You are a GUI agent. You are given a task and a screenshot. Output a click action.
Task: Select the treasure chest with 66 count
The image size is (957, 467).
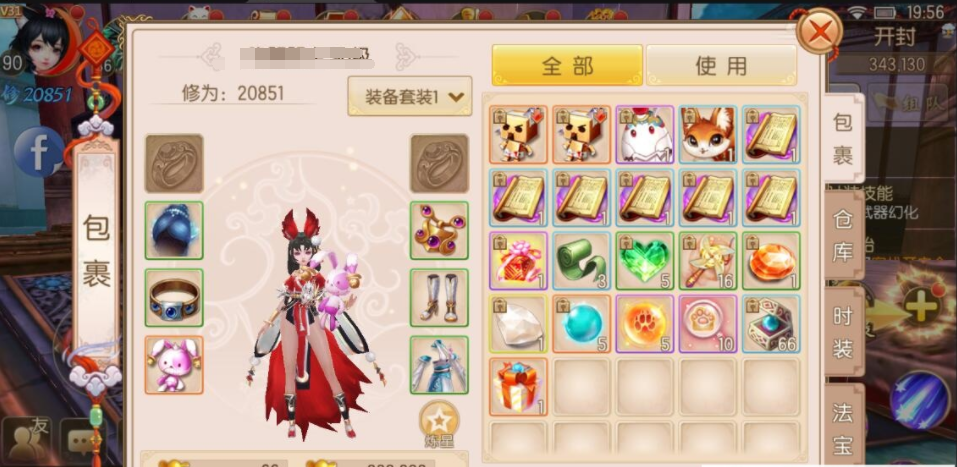tap(769, 323)
